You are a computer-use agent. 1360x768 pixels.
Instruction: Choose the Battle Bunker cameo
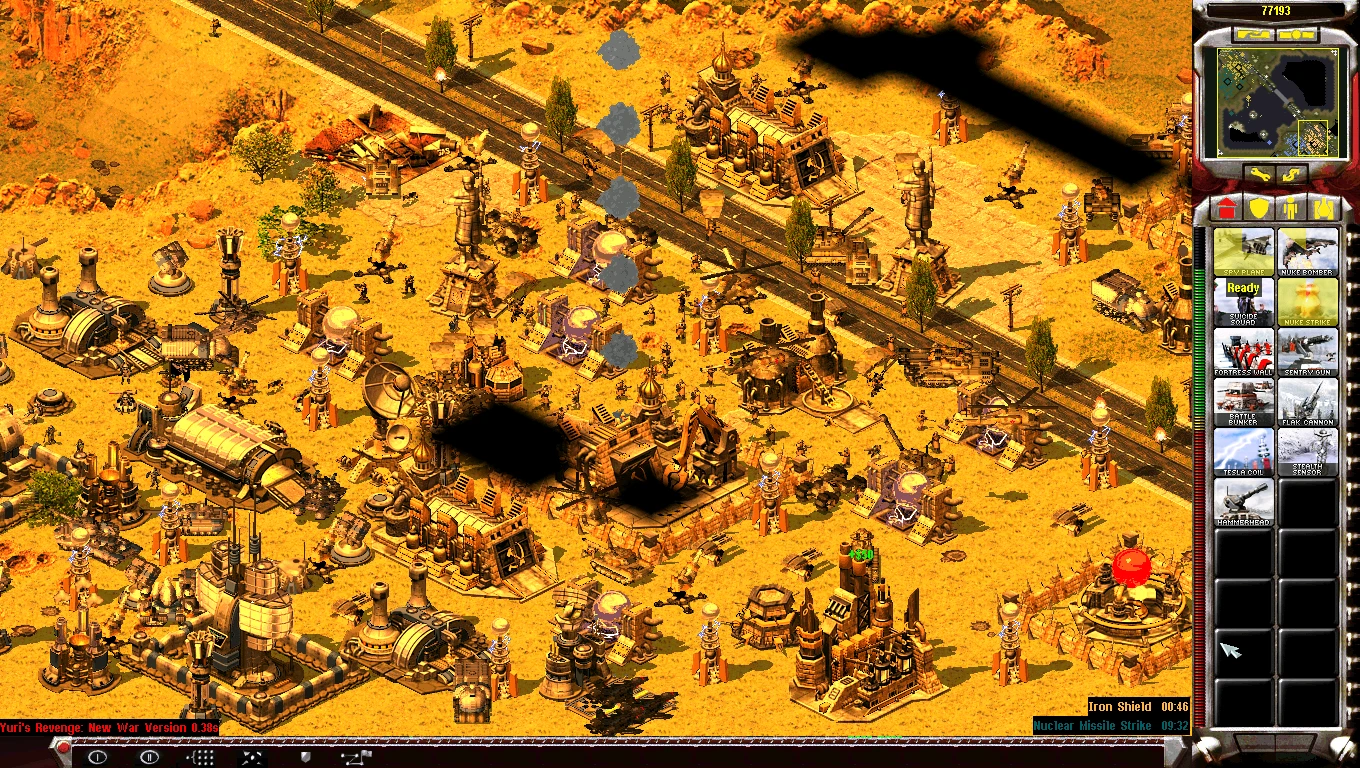[1244, 401]
